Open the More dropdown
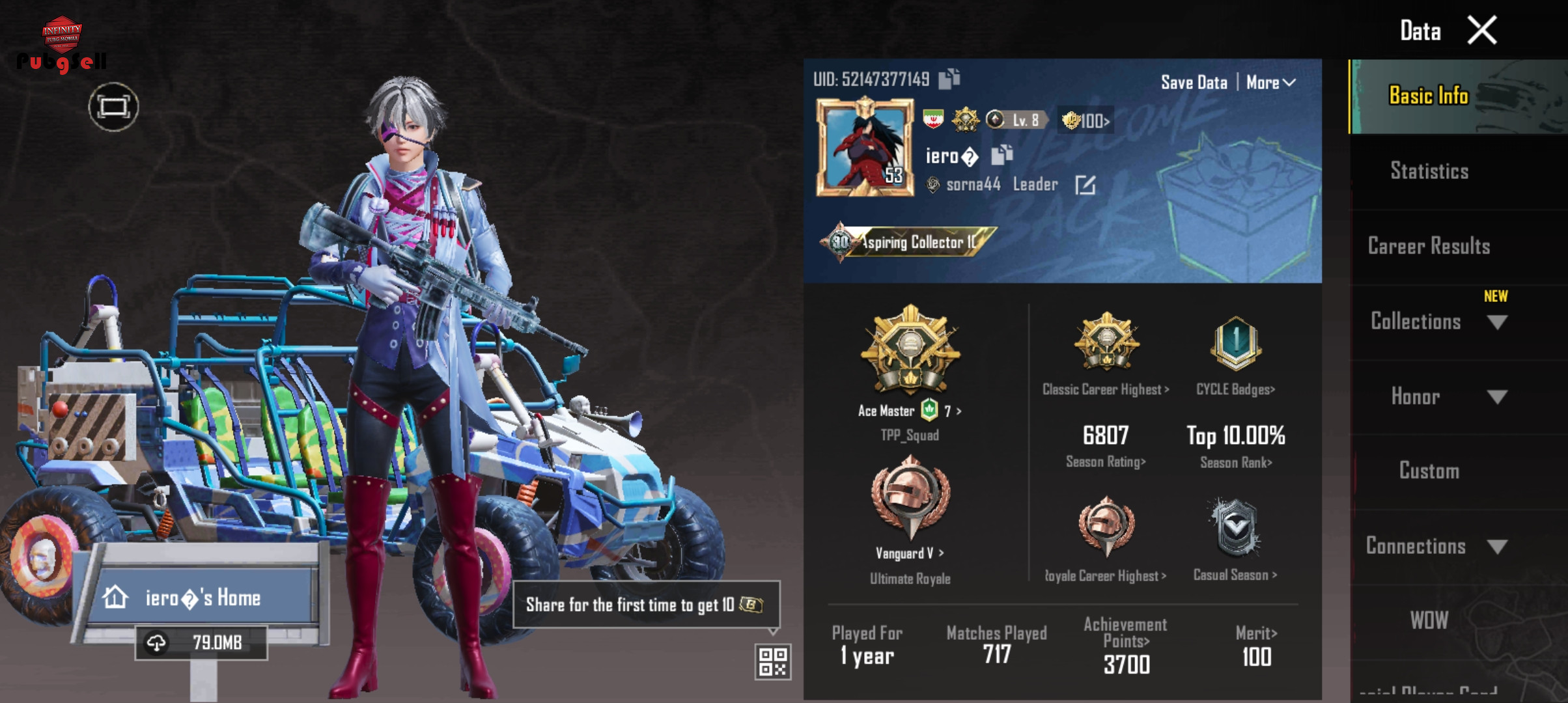The height and width of the screenshot is (703, 1568). pyautogui.click(x=1270, y=83)
